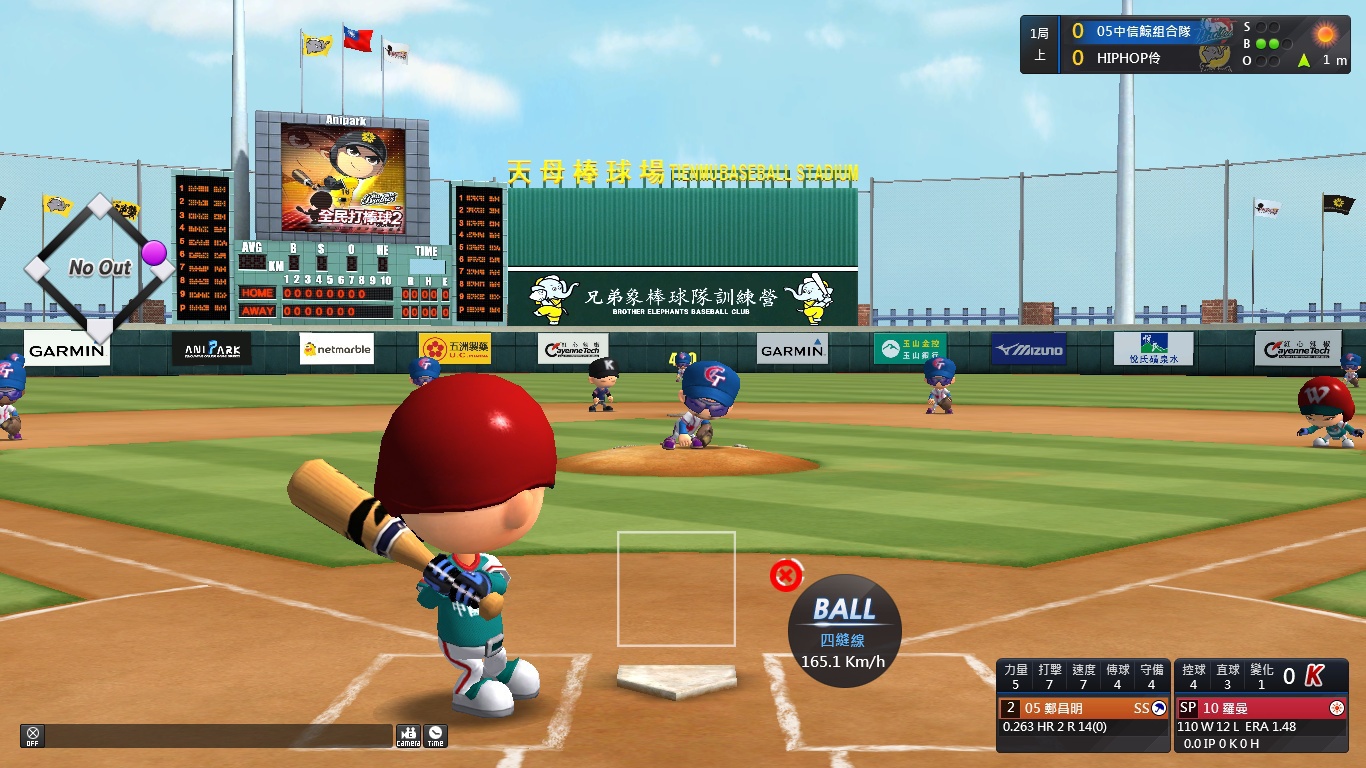
Task: Open the Time button
Action: [x=436, y=736]
